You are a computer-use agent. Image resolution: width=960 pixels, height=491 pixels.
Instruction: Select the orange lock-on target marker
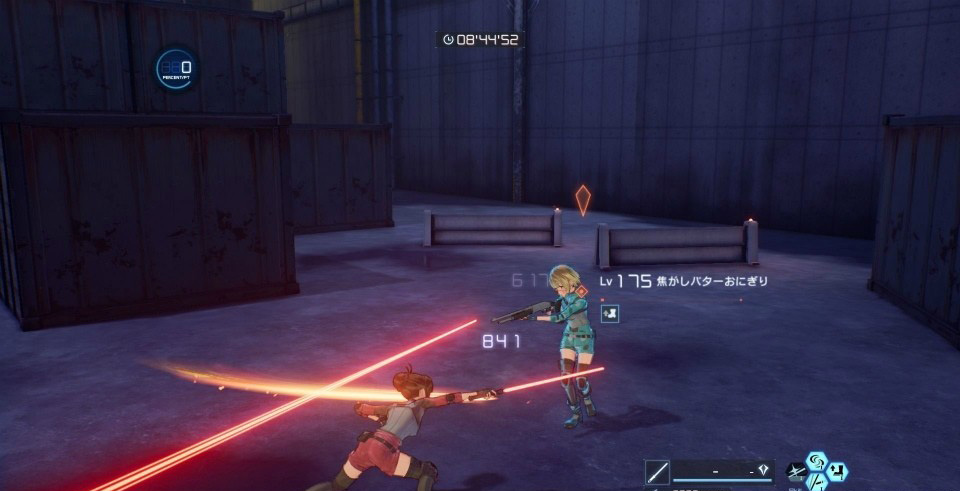click(583, 199)
